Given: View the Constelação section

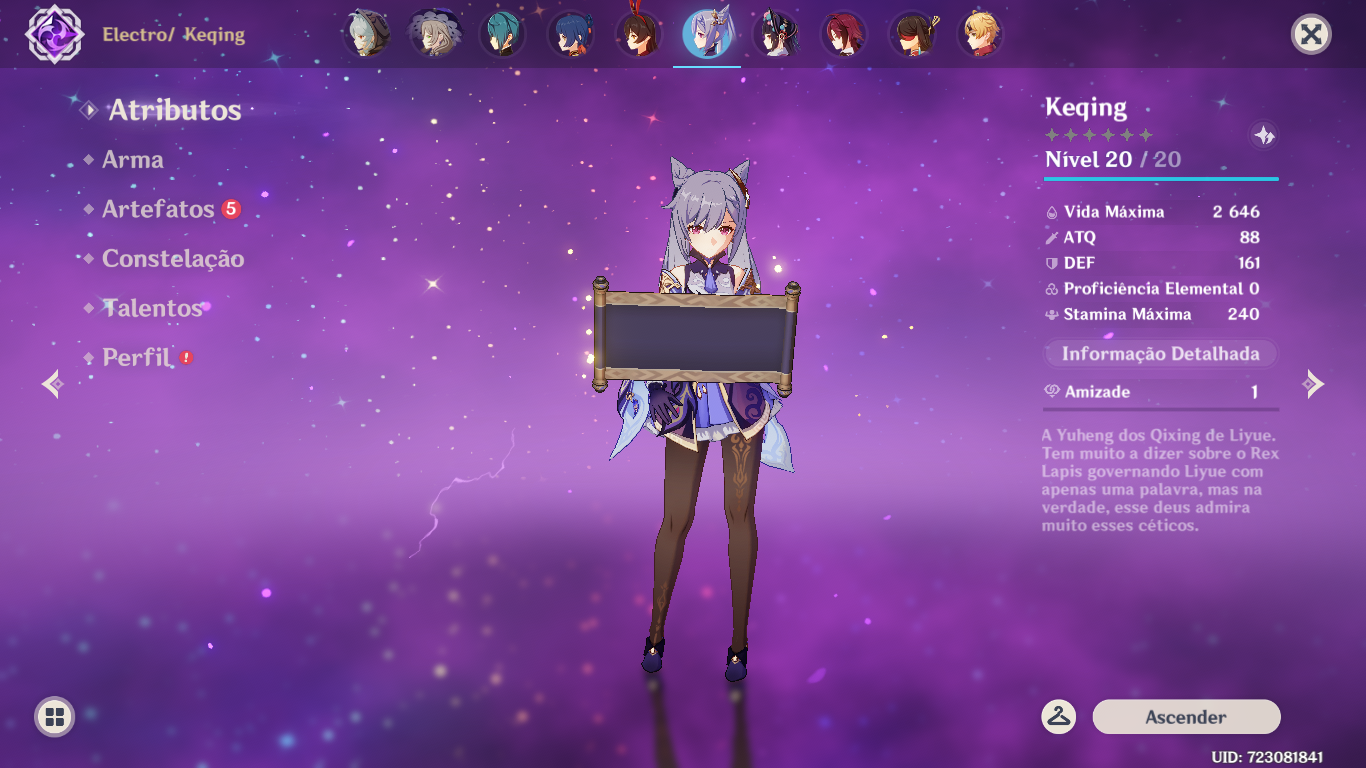Looking at the screenshot, I should [x=172, y=259].
